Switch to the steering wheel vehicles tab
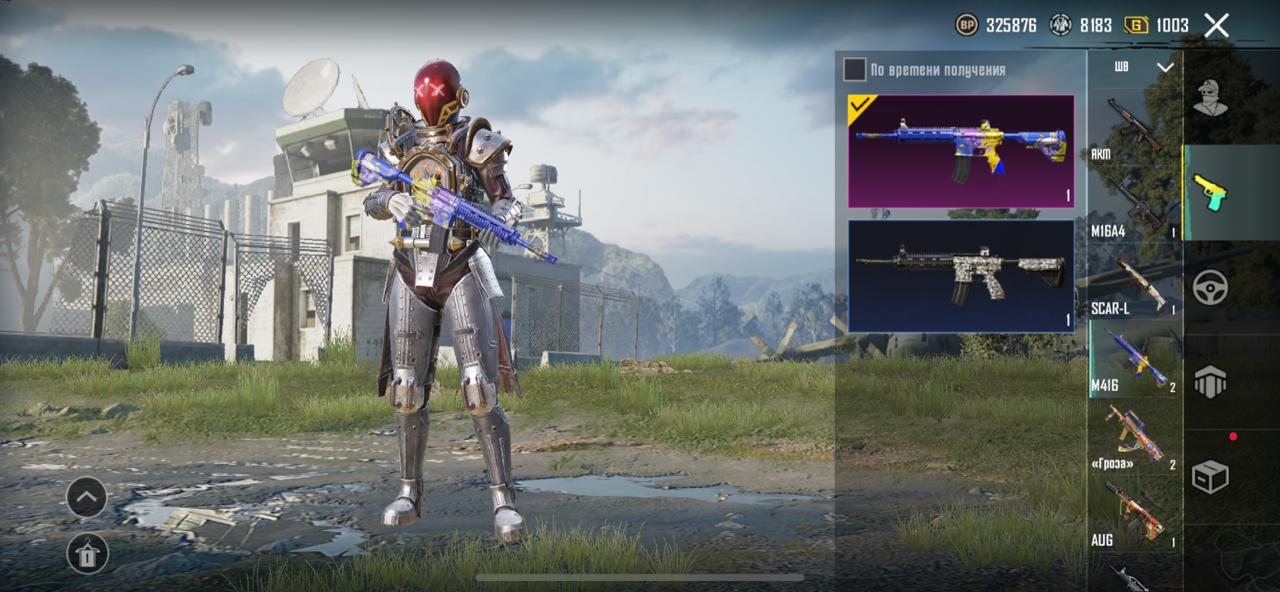This screenshot has width=1280, height=592. (x=1210, y=287)
